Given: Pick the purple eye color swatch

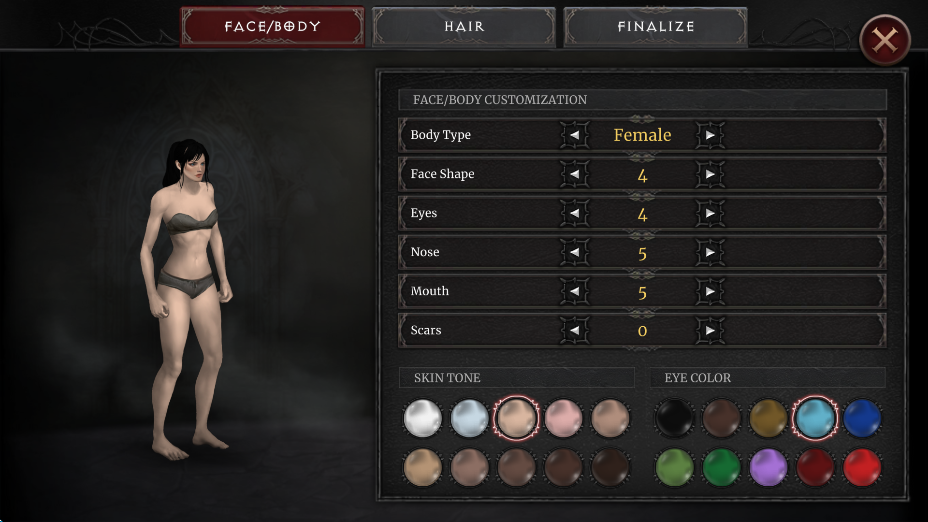Looking at the screenshot, I should click(x=769, y=467).
